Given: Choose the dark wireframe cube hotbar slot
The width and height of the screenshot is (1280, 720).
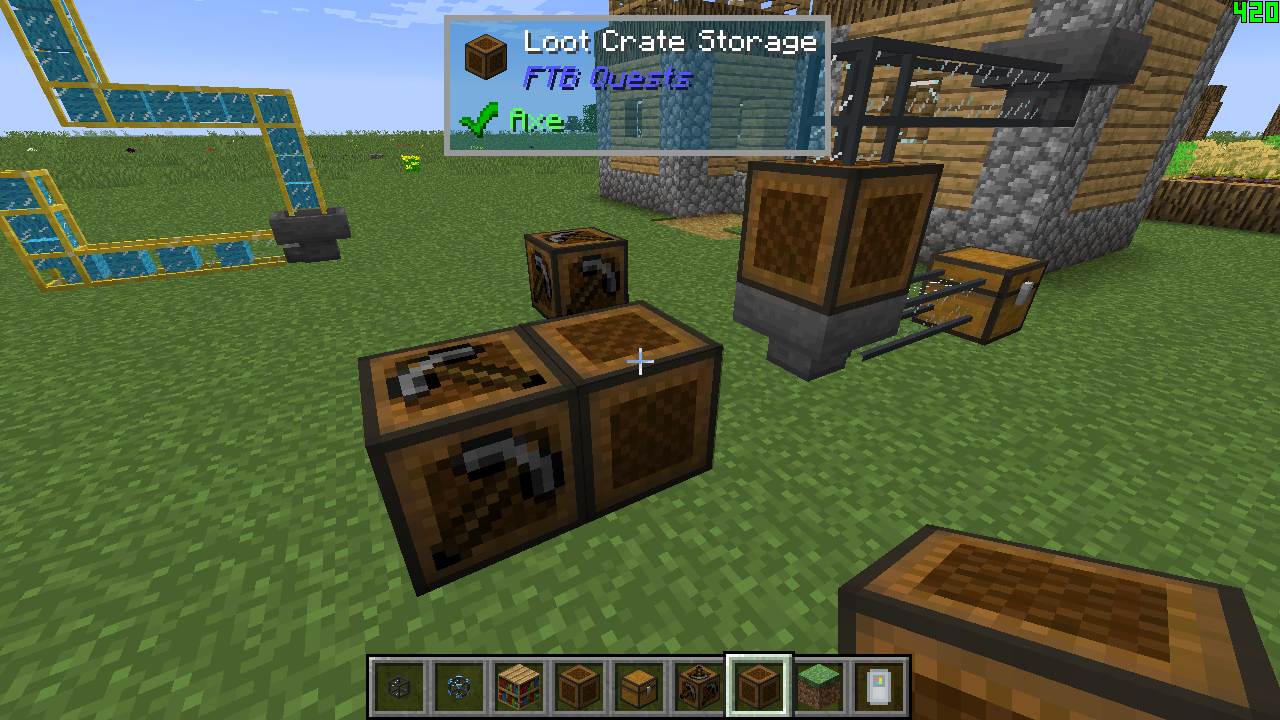Looking at the screenshot, I should click(x=399, y=687).
